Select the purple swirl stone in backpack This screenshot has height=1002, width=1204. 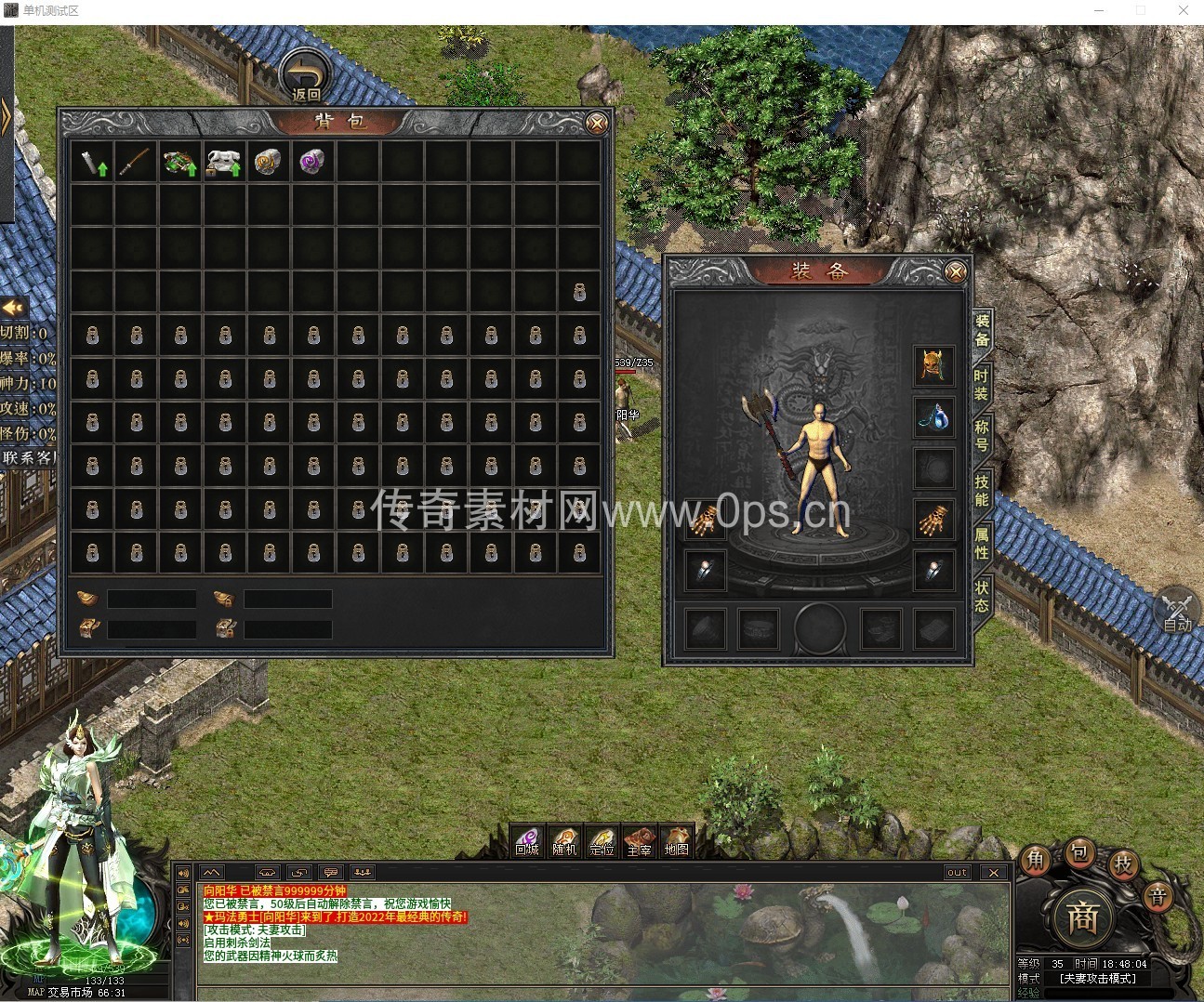coord(312,163)
